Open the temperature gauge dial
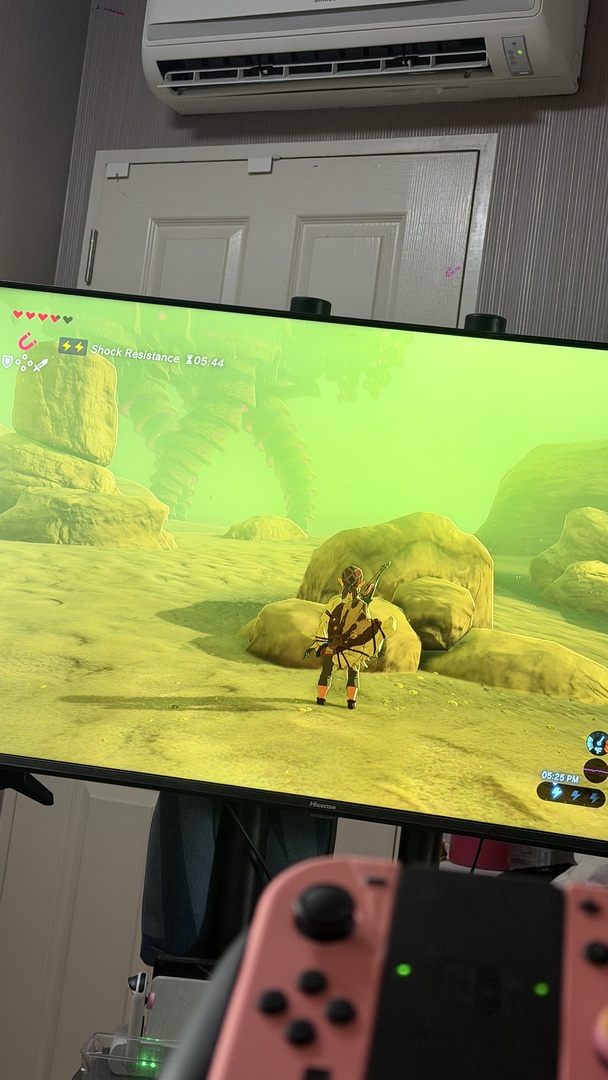Viewport: 608px width, 1080px height. click(x=597, y=743)
